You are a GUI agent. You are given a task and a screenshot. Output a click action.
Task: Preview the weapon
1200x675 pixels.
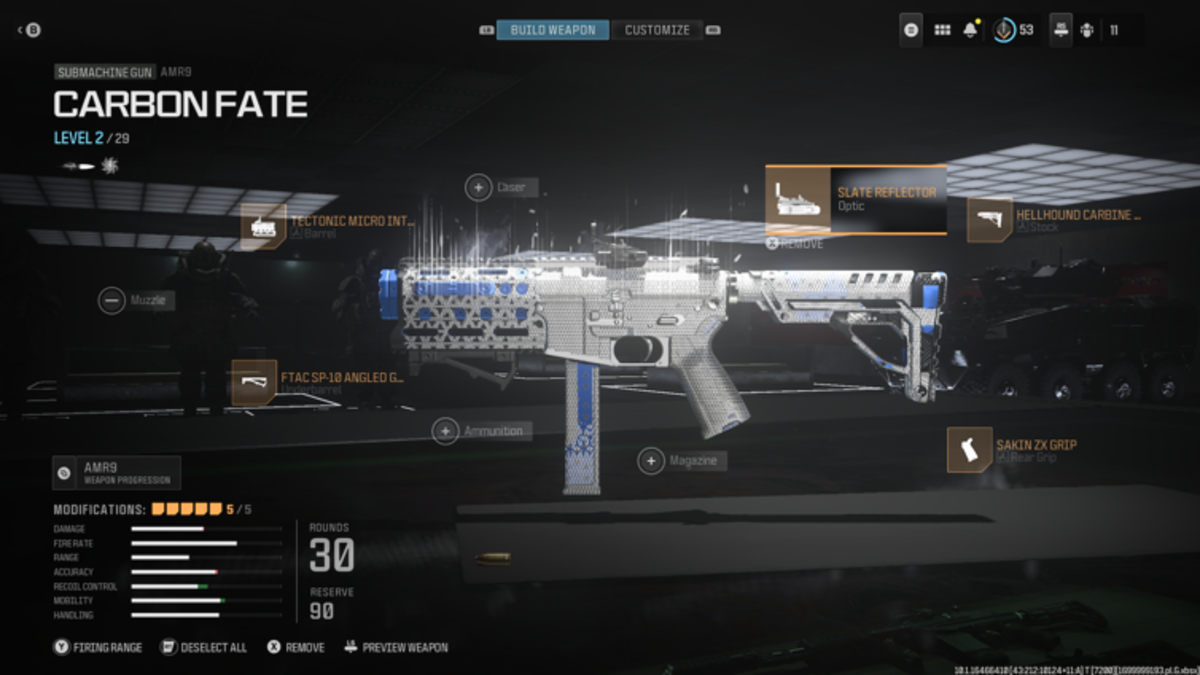pyautogui.click(x=396, y=647)
